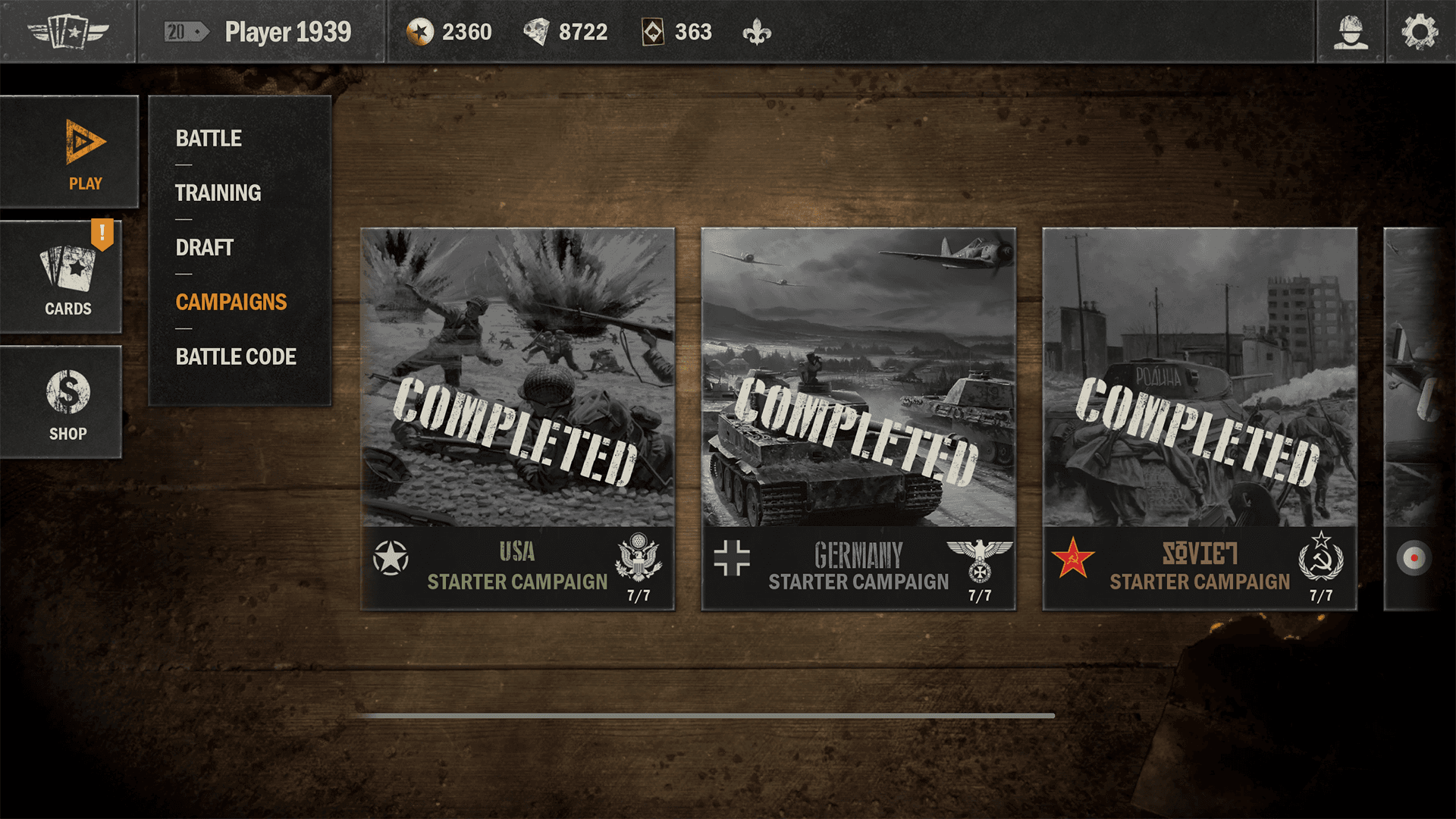
Task: Open the soldier profile icon
Action: pyautogui.click(x=1351, y=32)
